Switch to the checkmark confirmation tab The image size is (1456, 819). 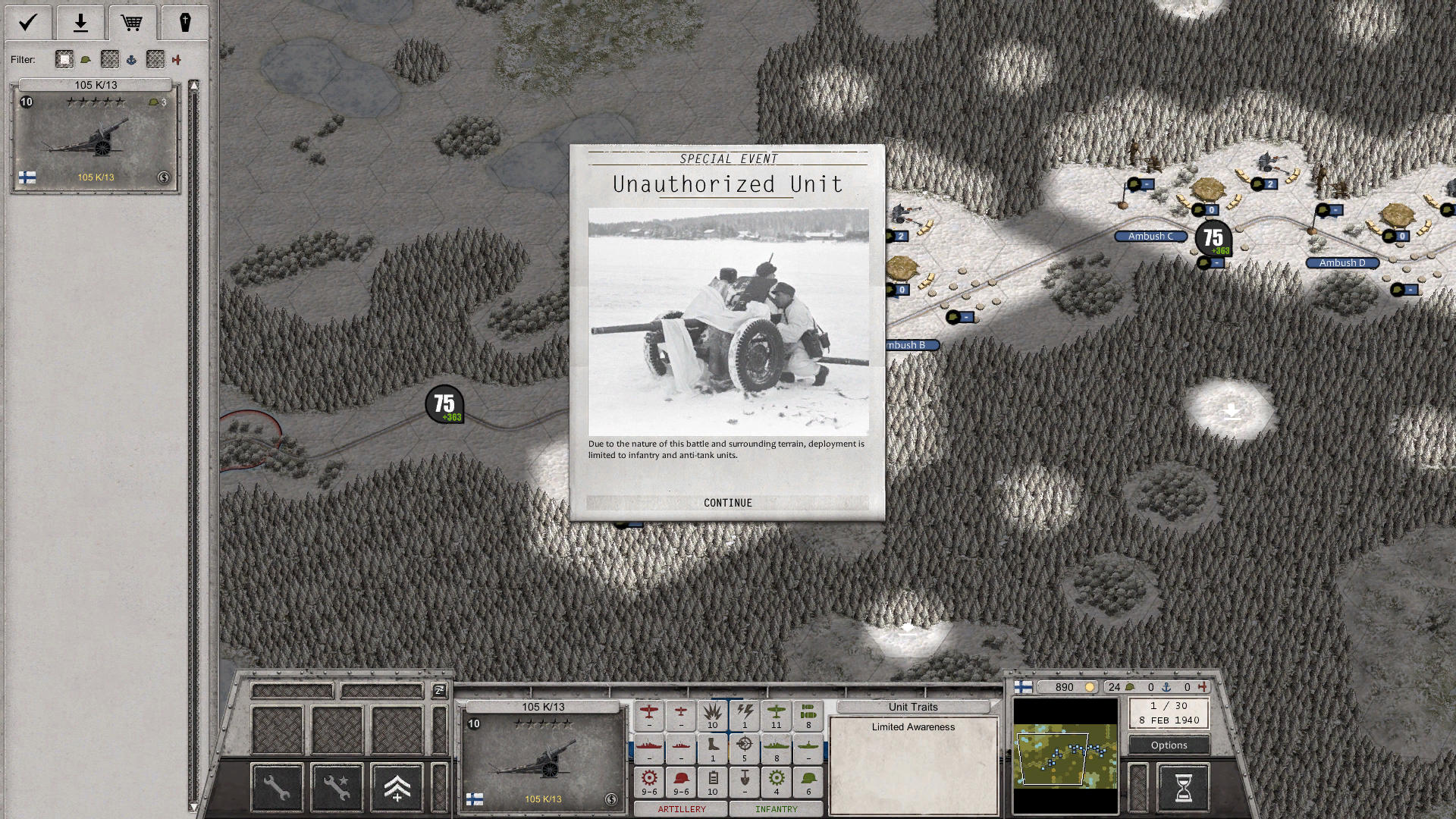pyautogui.click(x=28, y=23)
